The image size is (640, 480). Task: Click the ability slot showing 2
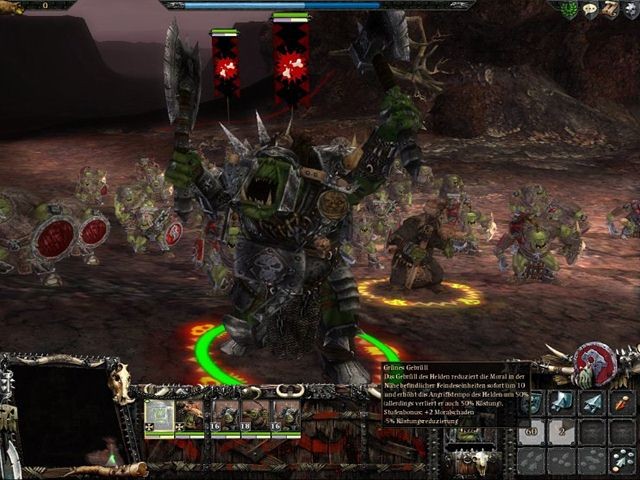(x=562, y=431)
